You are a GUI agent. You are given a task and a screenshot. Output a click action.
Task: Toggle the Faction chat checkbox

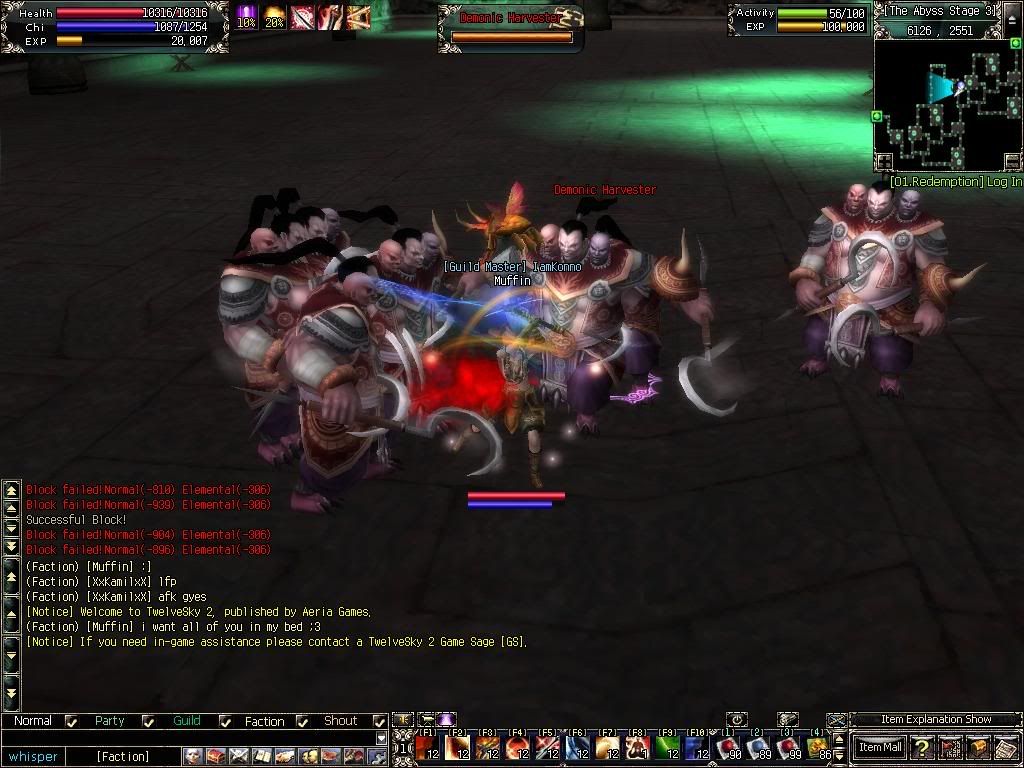click(x=303, y=721)
